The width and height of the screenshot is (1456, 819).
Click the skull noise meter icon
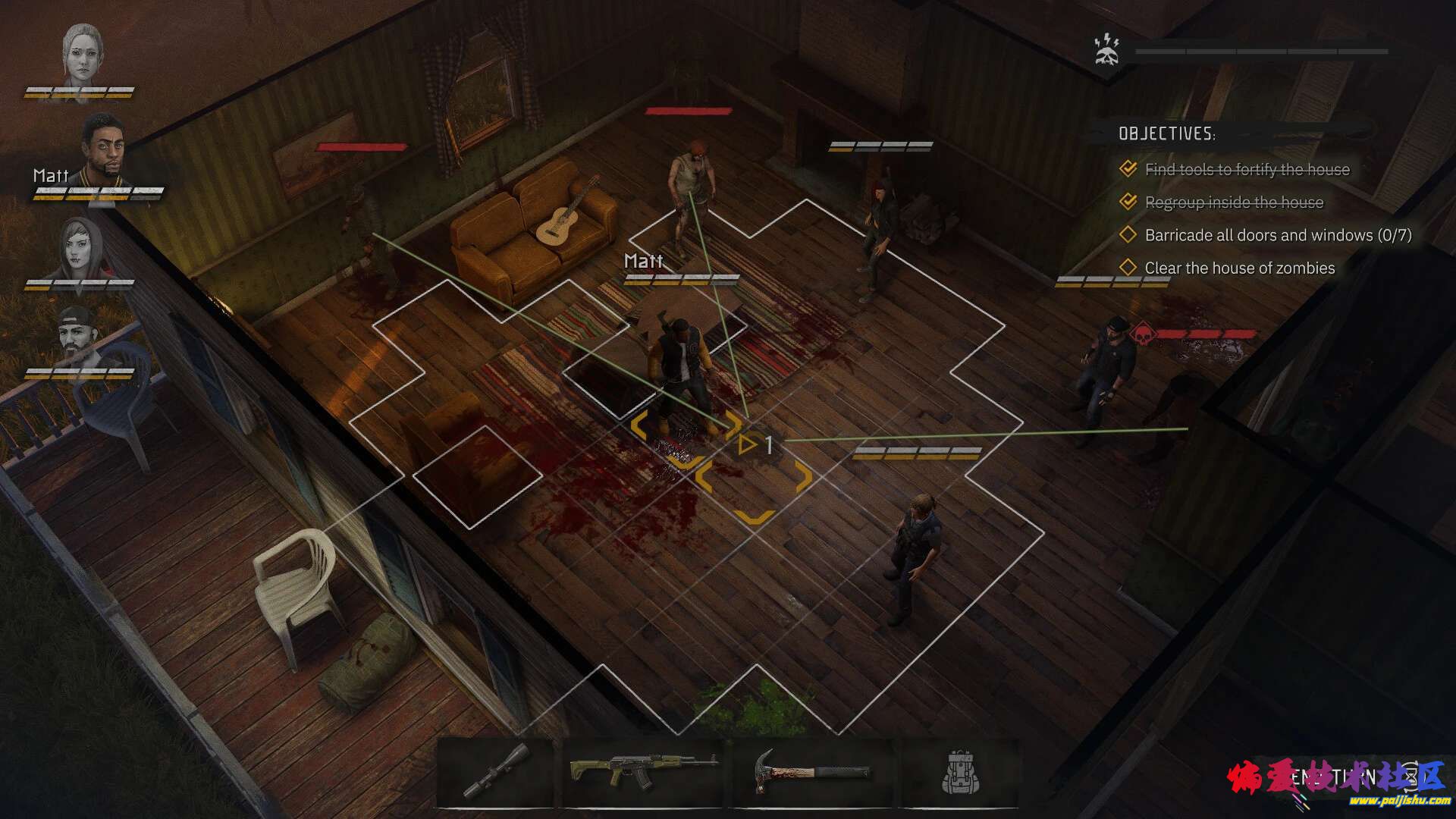click(1108, 50)
